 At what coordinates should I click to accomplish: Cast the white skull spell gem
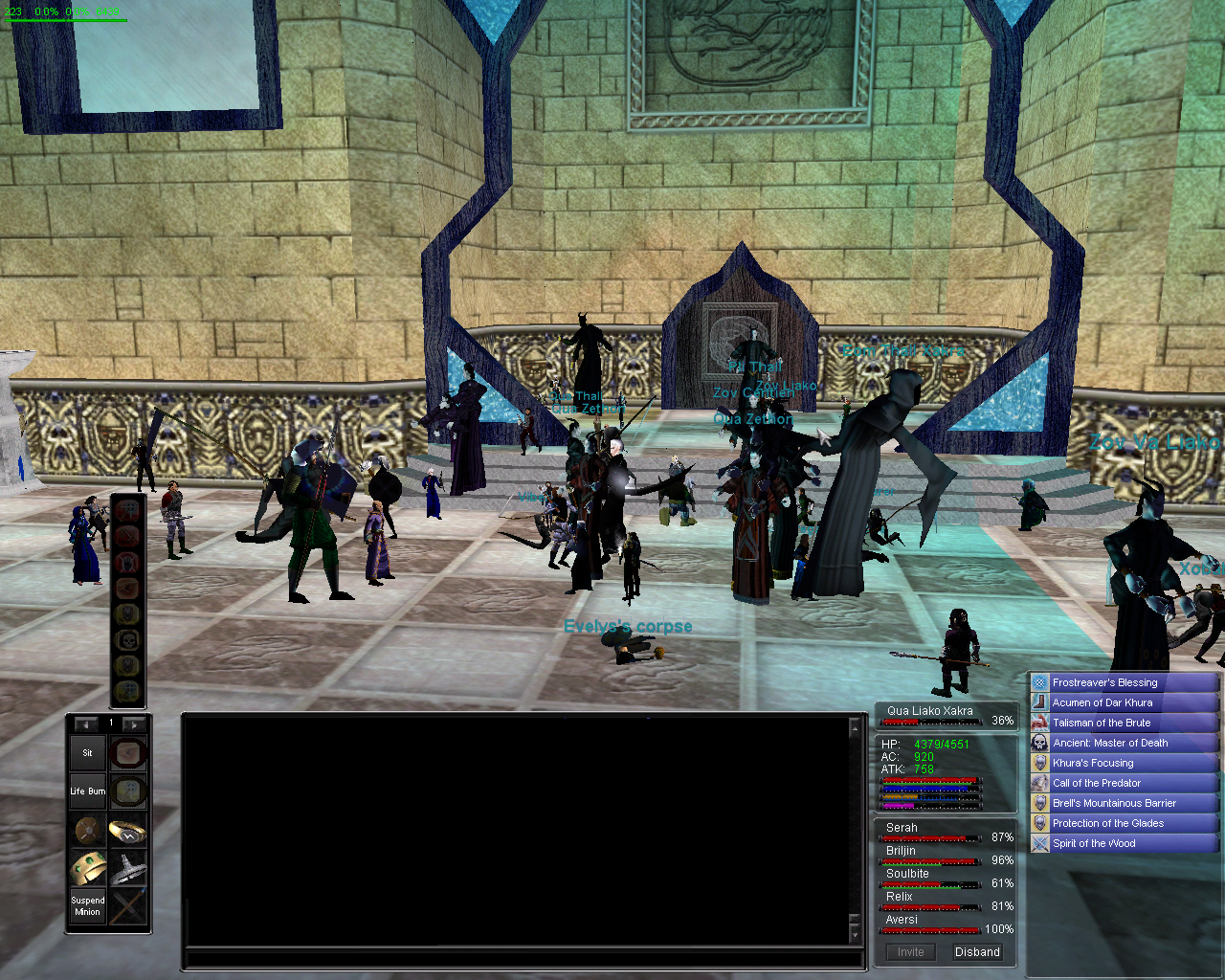(x=128, y=639)
